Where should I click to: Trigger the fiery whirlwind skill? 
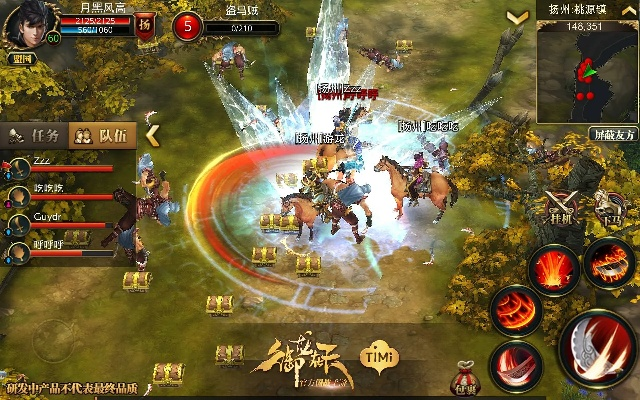516,308
